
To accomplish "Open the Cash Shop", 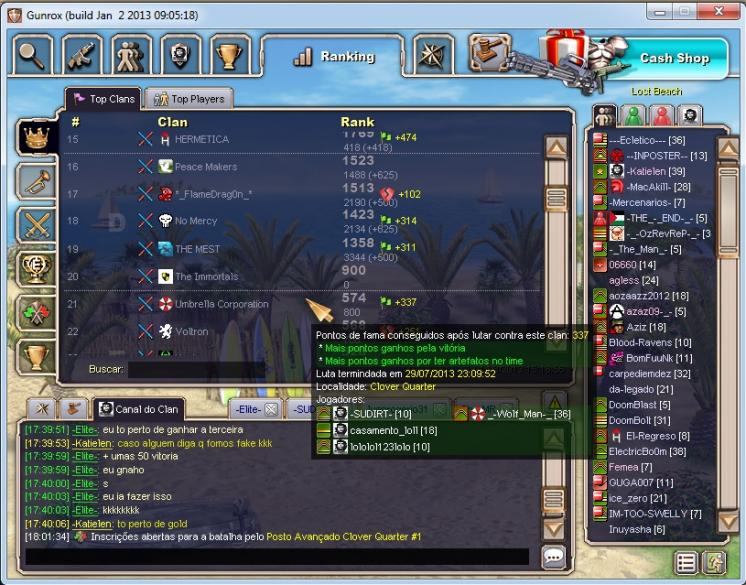I will [673, 58].
